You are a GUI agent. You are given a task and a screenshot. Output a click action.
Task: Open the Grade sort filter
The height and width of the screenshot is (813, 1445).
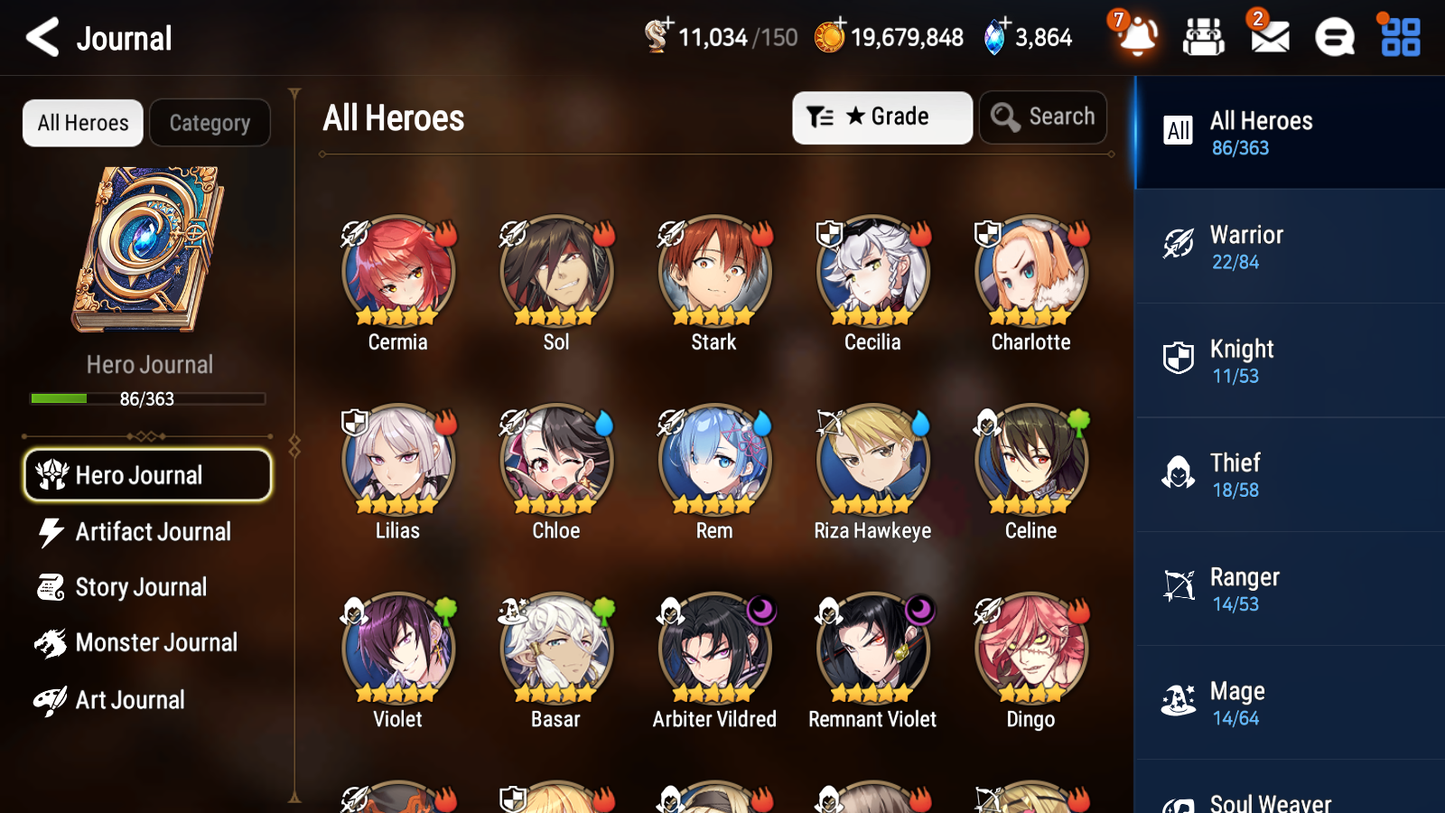click(x=882, y=116)
